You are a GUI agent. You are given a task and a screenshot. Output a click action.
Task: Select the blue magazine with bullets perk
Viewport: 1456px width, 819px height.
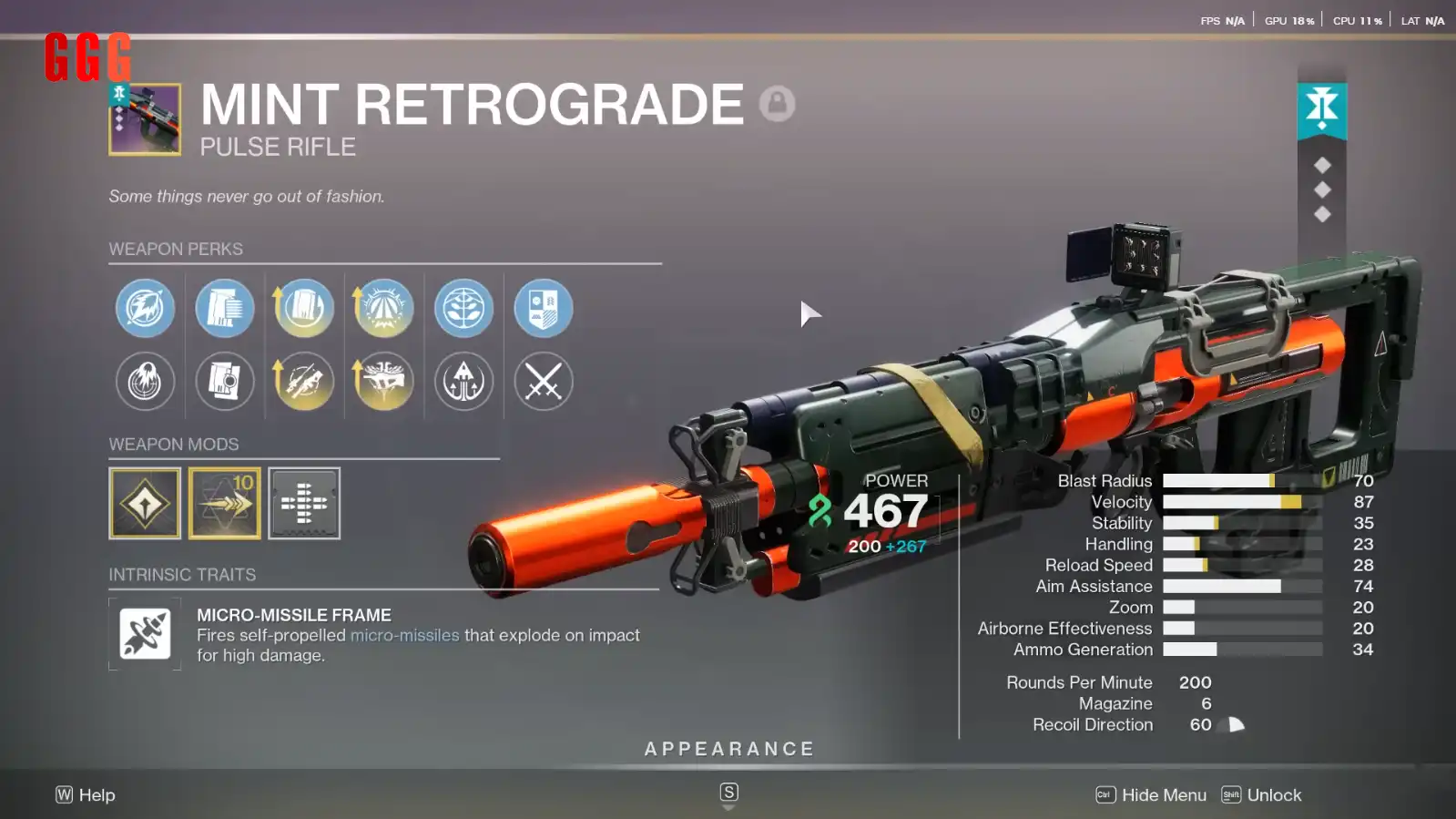click(225, 308)
